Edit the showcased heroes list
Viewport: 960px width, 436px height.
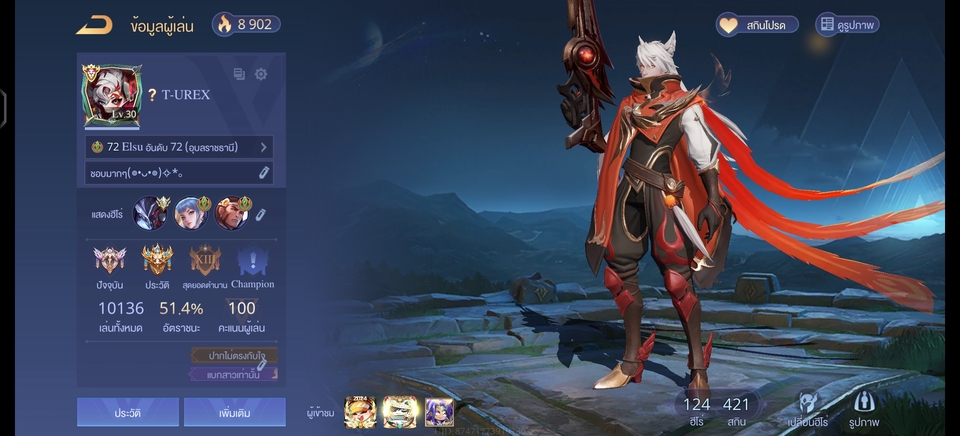(261, 214)
